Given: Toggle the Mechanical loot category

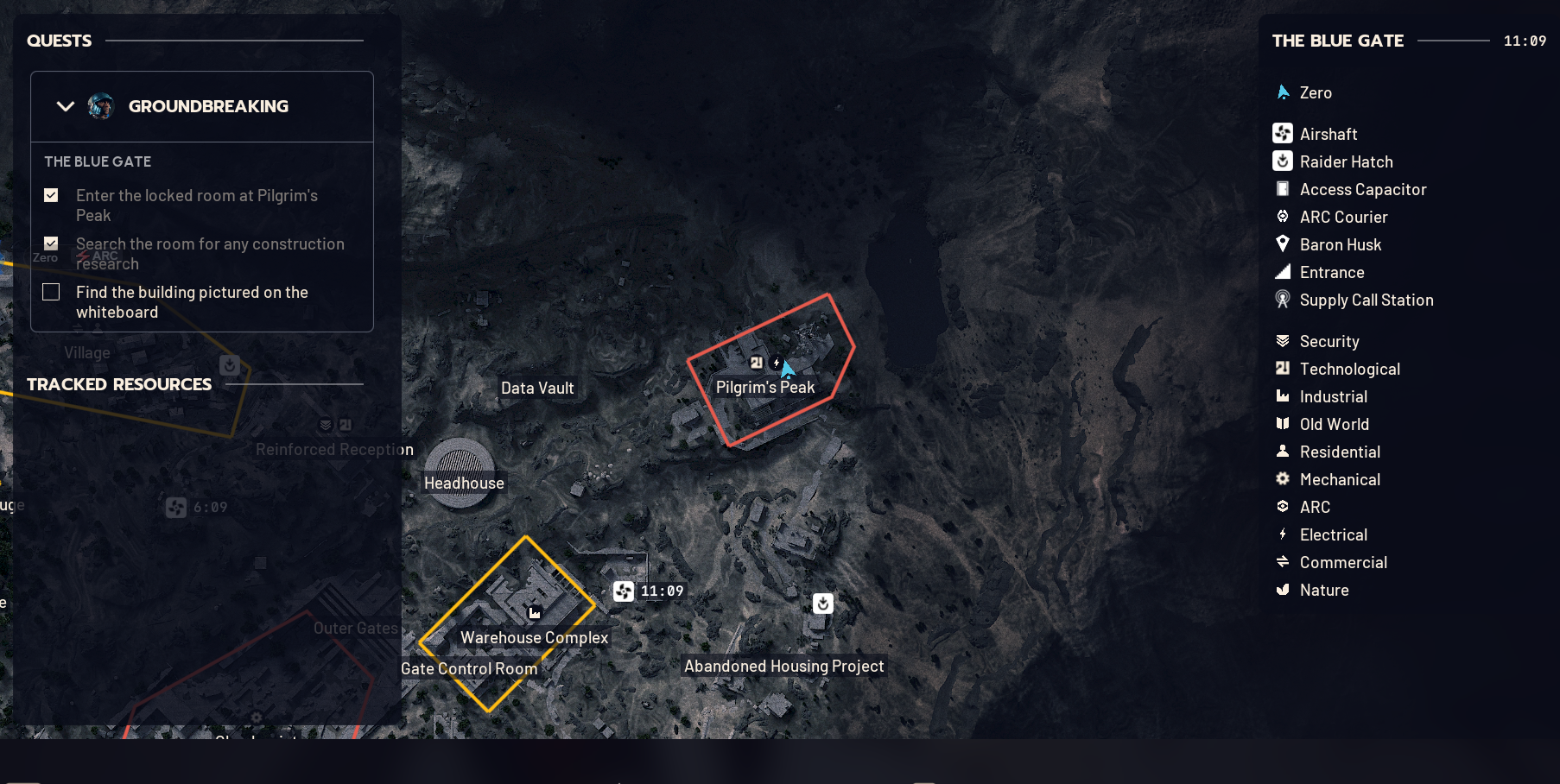Looking at the screenshot, I should [x=1339, y=479].
